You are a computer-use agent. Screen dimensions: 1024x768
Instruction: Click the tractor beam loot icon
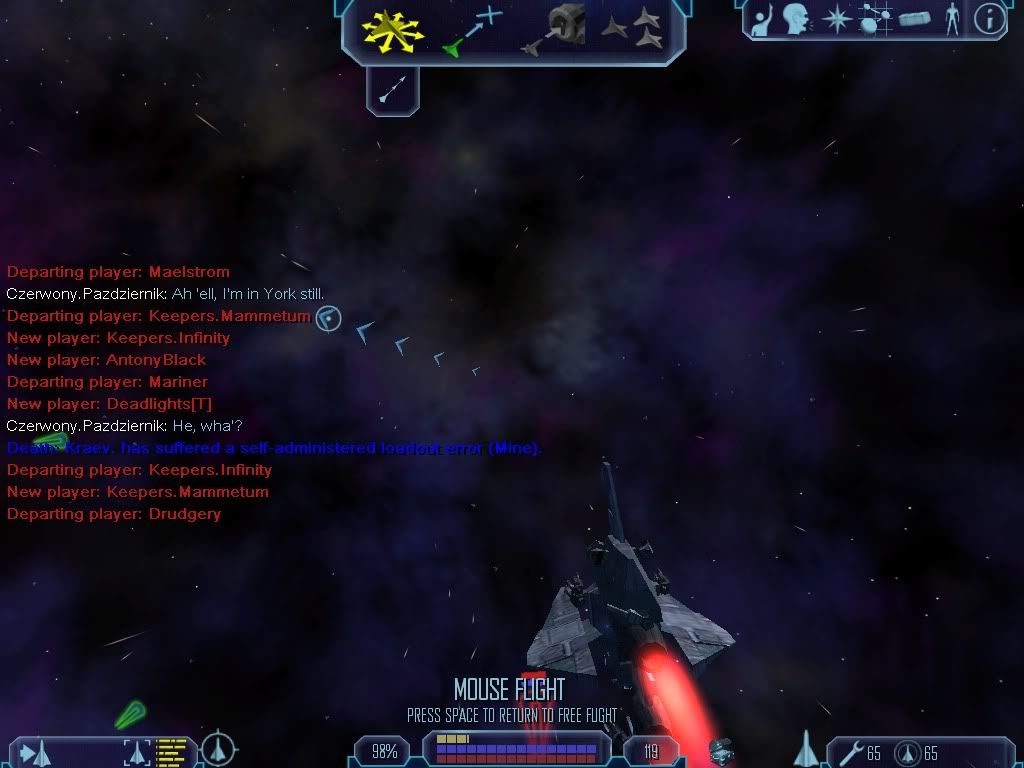[720, 750]
